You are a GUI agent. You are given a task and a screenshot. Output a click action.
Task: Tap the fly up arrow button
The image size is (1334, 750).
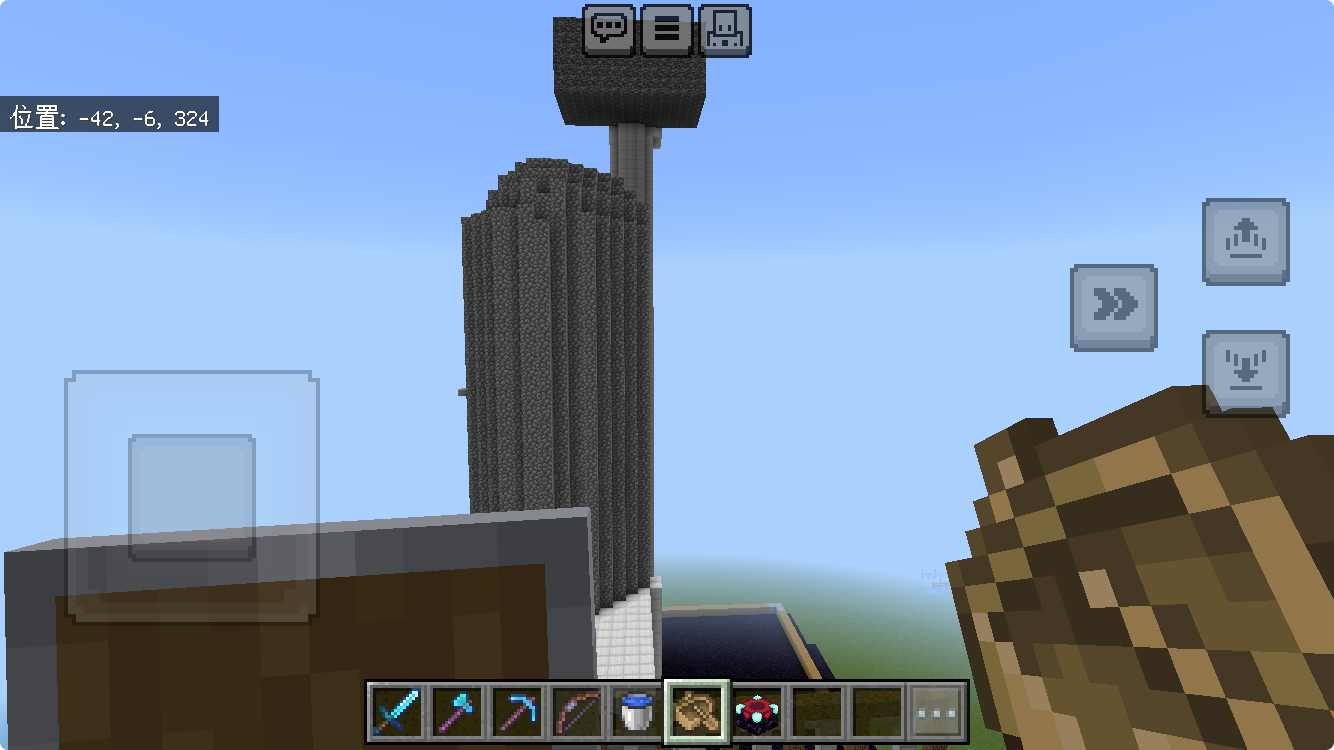[1245, 242]
